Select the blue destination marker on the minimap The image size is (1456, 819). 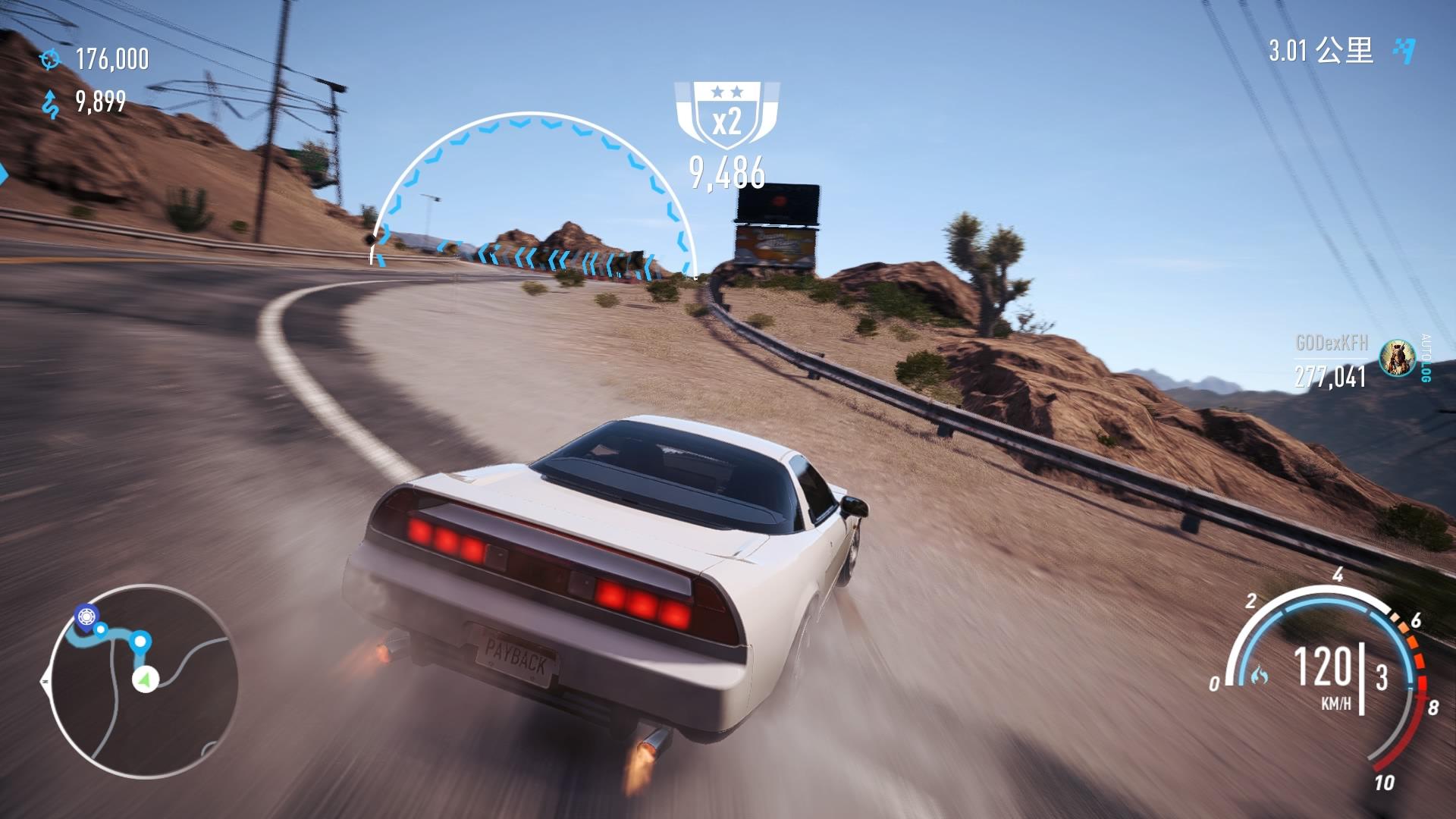(86, 614)
